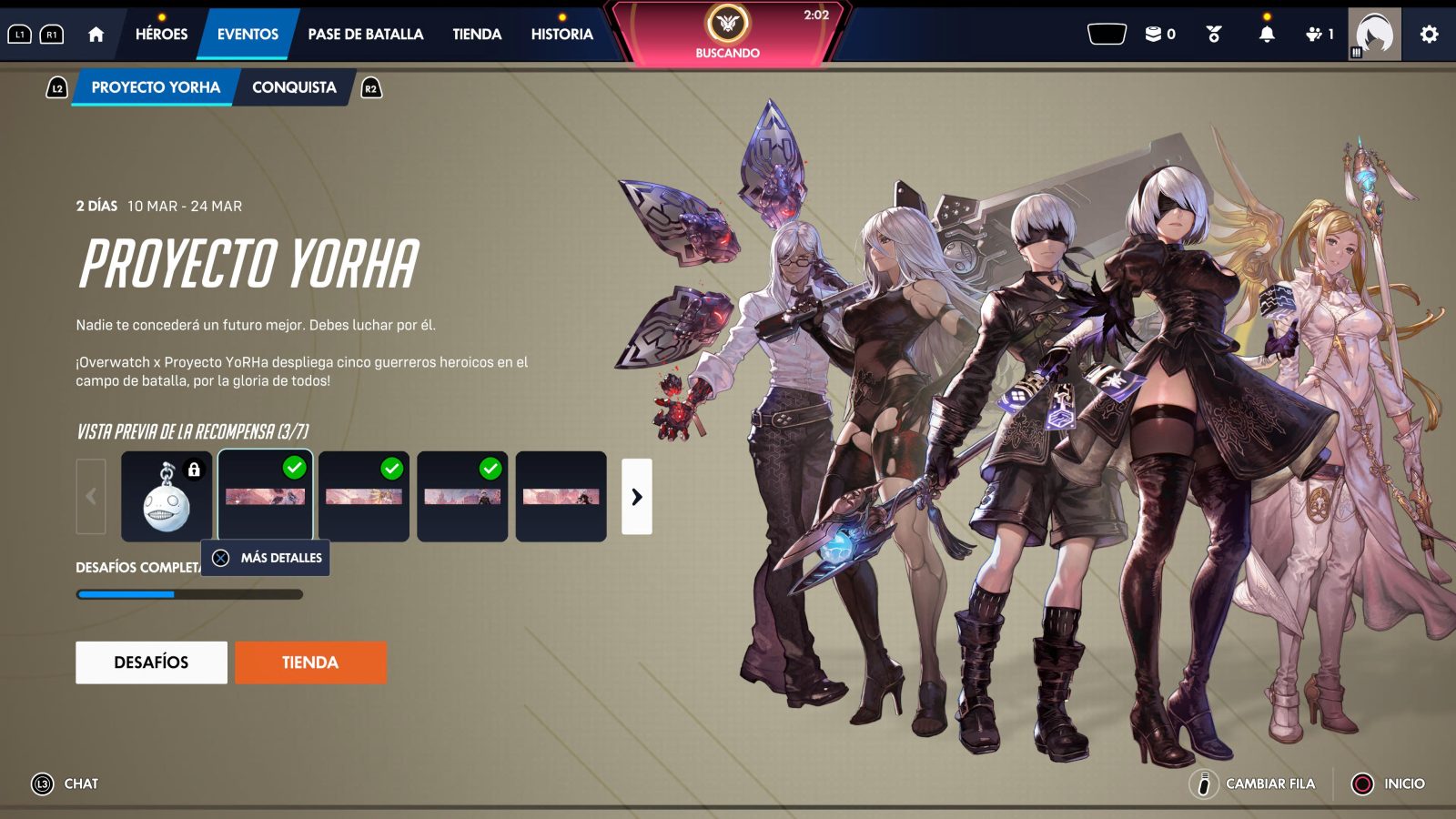
Task: Click the left arrow of the reward carousel
Action: (x=91, y=497)
